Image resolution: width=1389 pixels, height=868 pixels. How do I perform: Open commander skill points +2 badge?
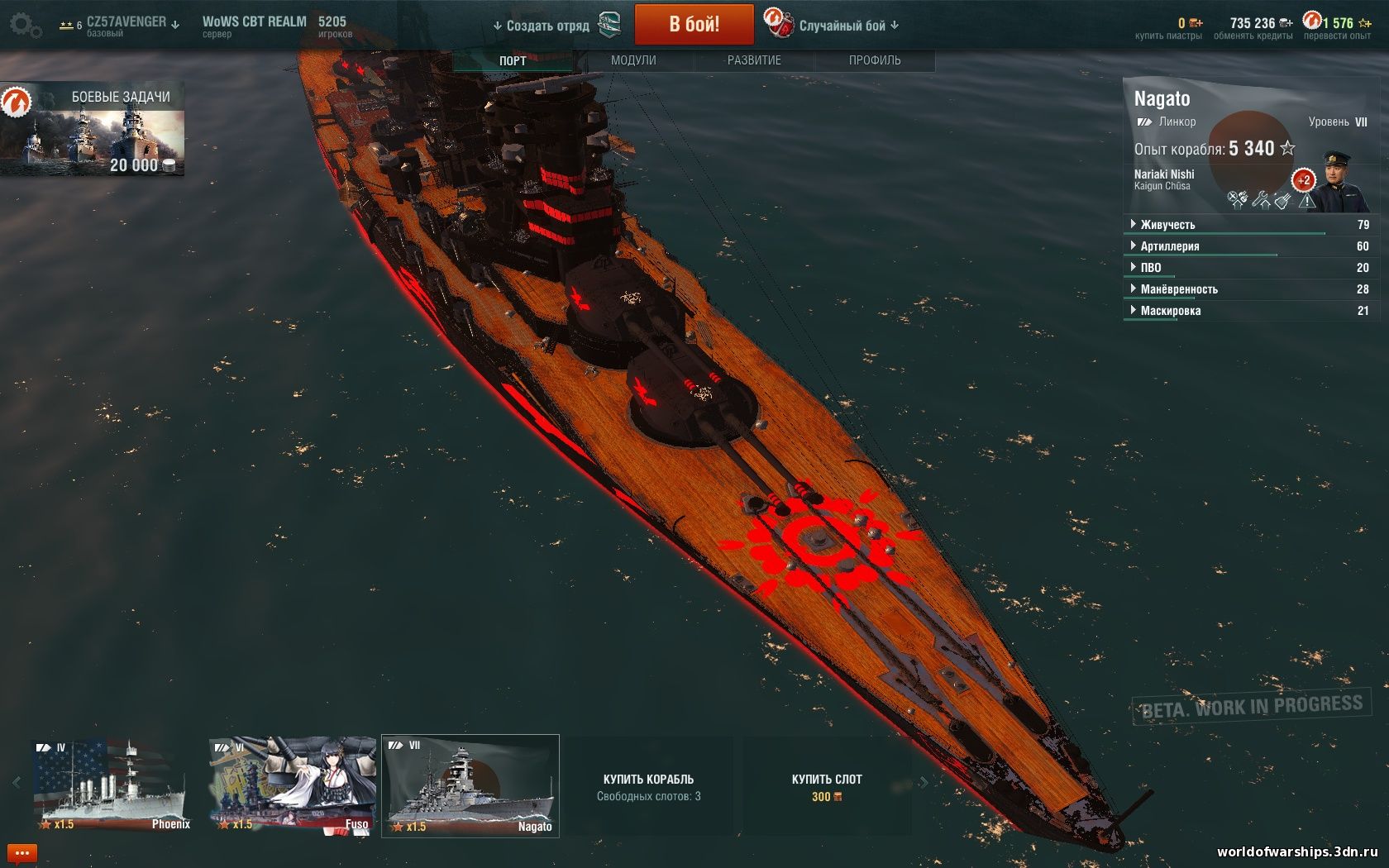click(1303, 179)
